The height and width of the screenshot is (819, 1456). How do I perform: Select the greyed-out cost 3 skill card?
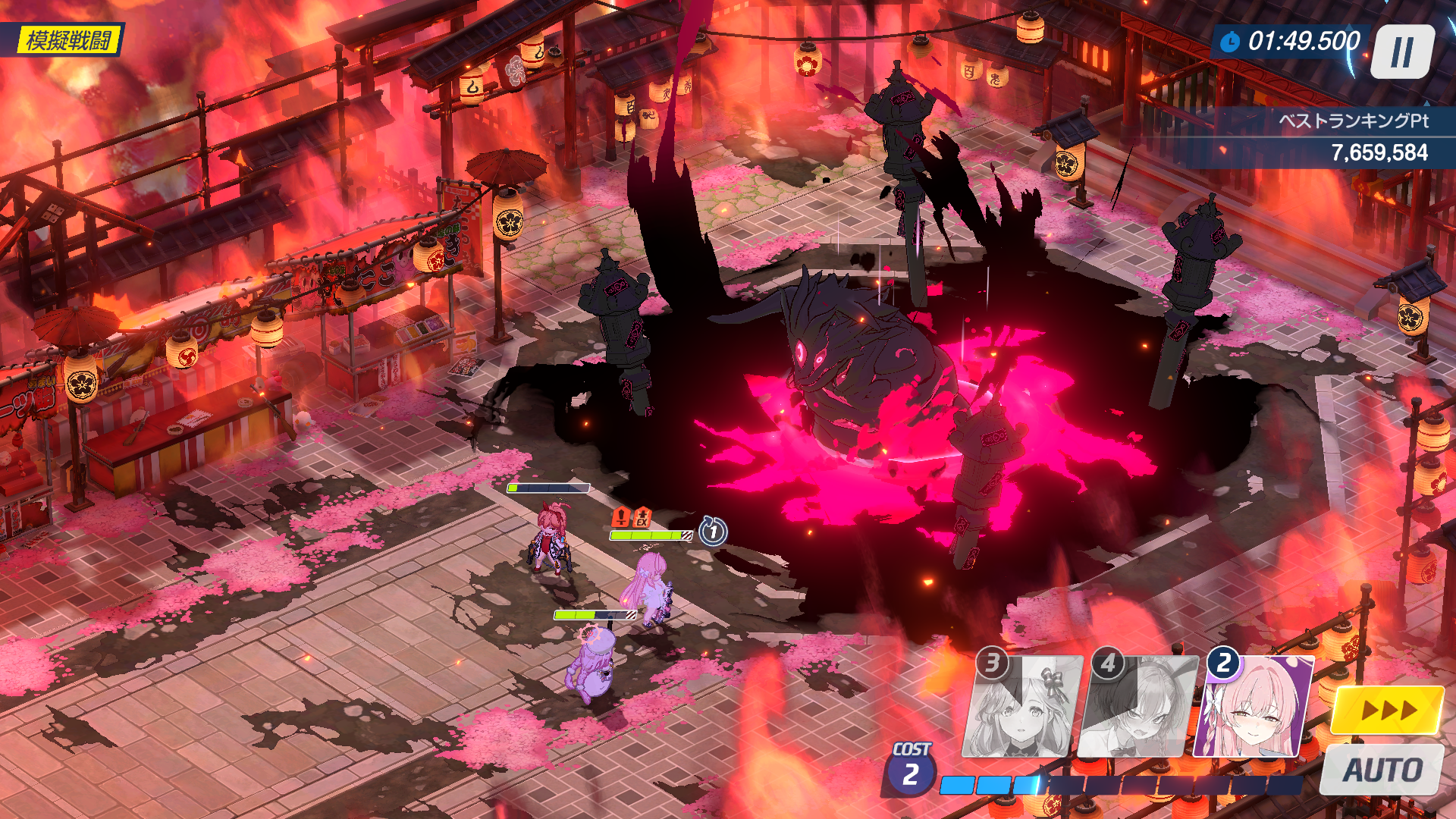[1022, 707]
